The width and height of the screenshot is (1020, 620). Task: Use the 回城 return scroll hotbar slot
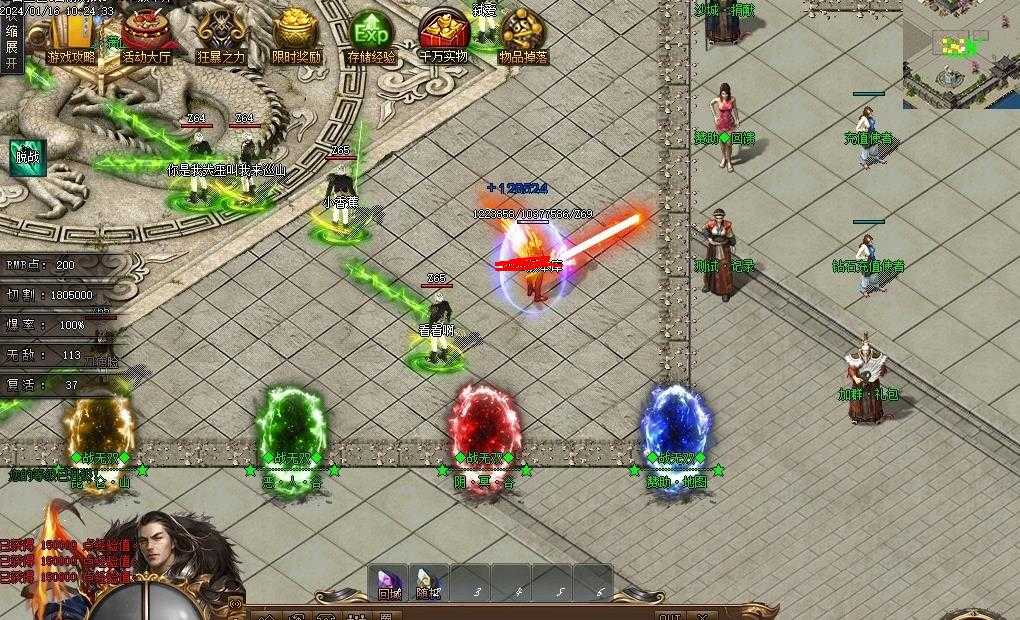pyautogui.click(x=388, y=583)
